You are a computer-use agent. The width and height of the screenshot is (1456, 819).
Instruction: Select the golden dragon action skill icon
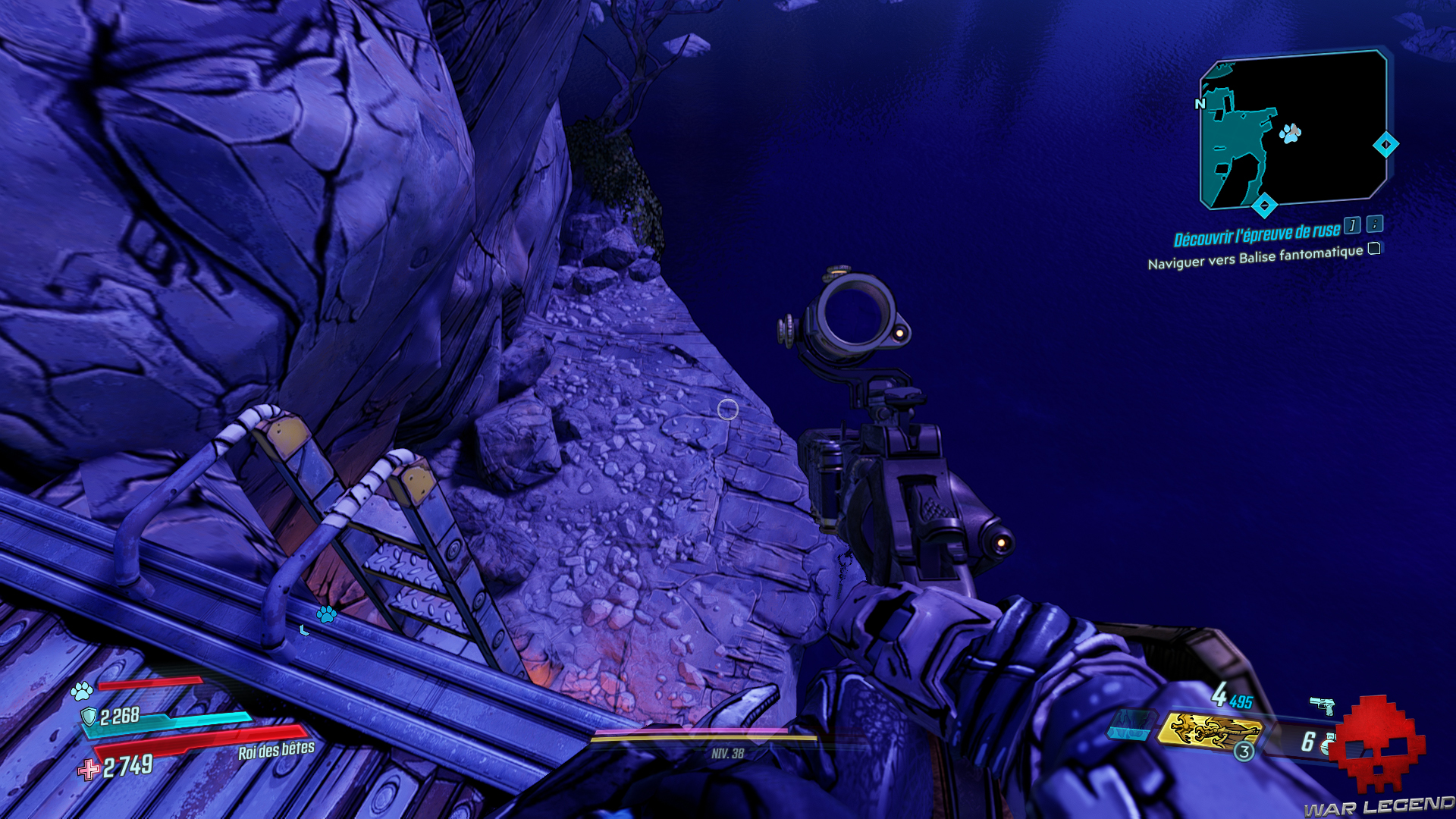[x=1210, y=730]
